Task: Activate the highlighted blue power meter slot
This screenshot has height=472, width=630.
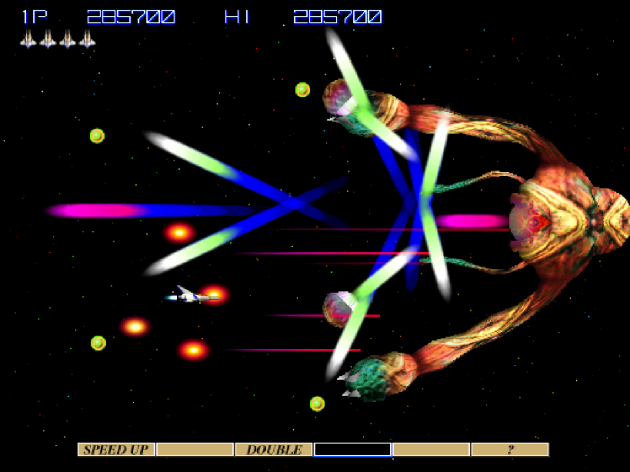Action: 352,450
